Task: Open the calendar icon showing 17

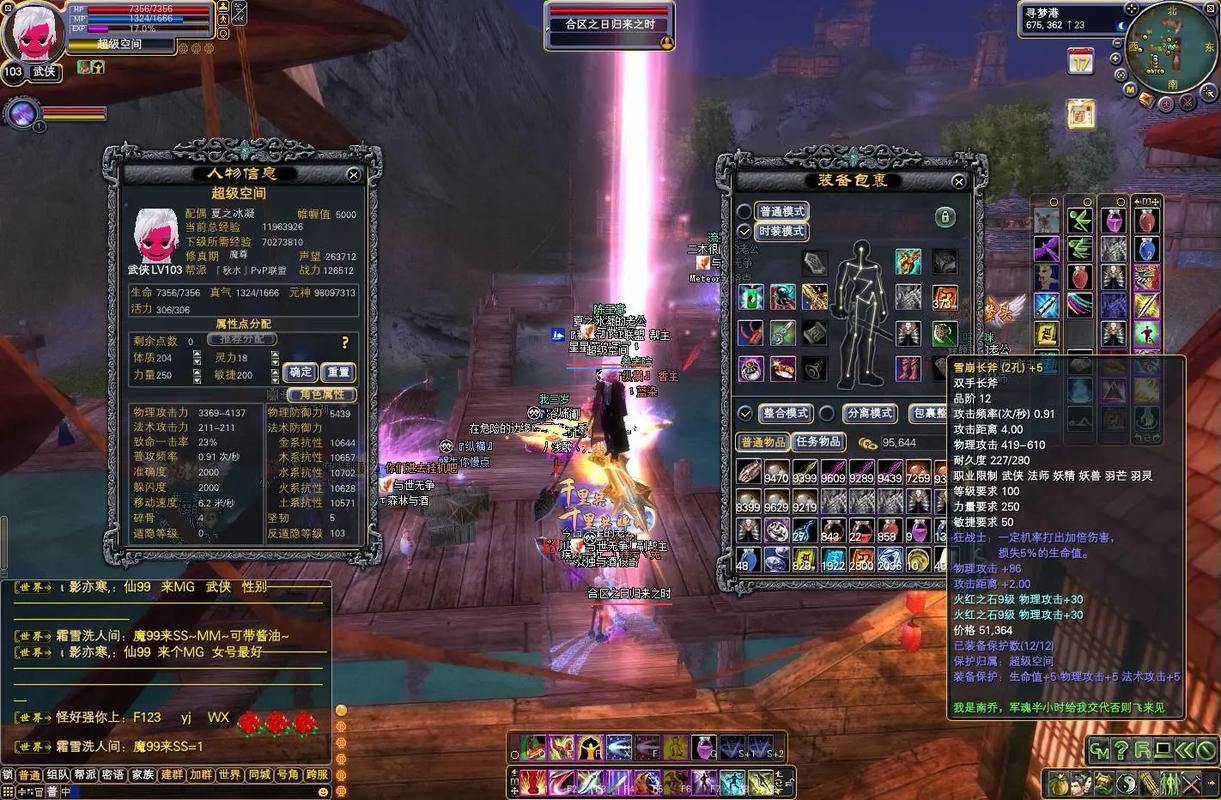Action: (1080, 62)
